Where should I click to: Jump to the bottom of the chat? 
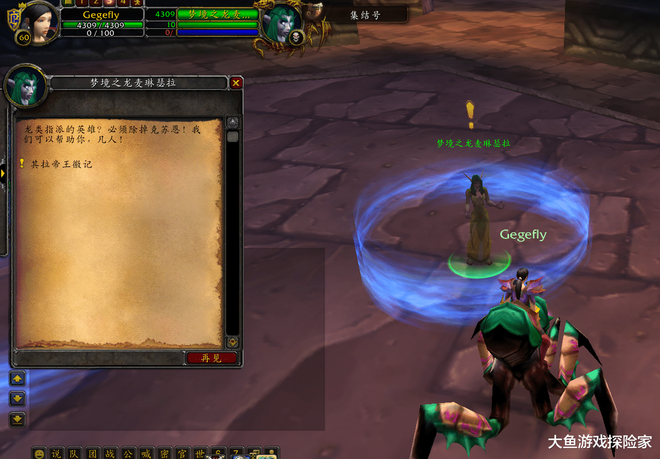[17, 418]
